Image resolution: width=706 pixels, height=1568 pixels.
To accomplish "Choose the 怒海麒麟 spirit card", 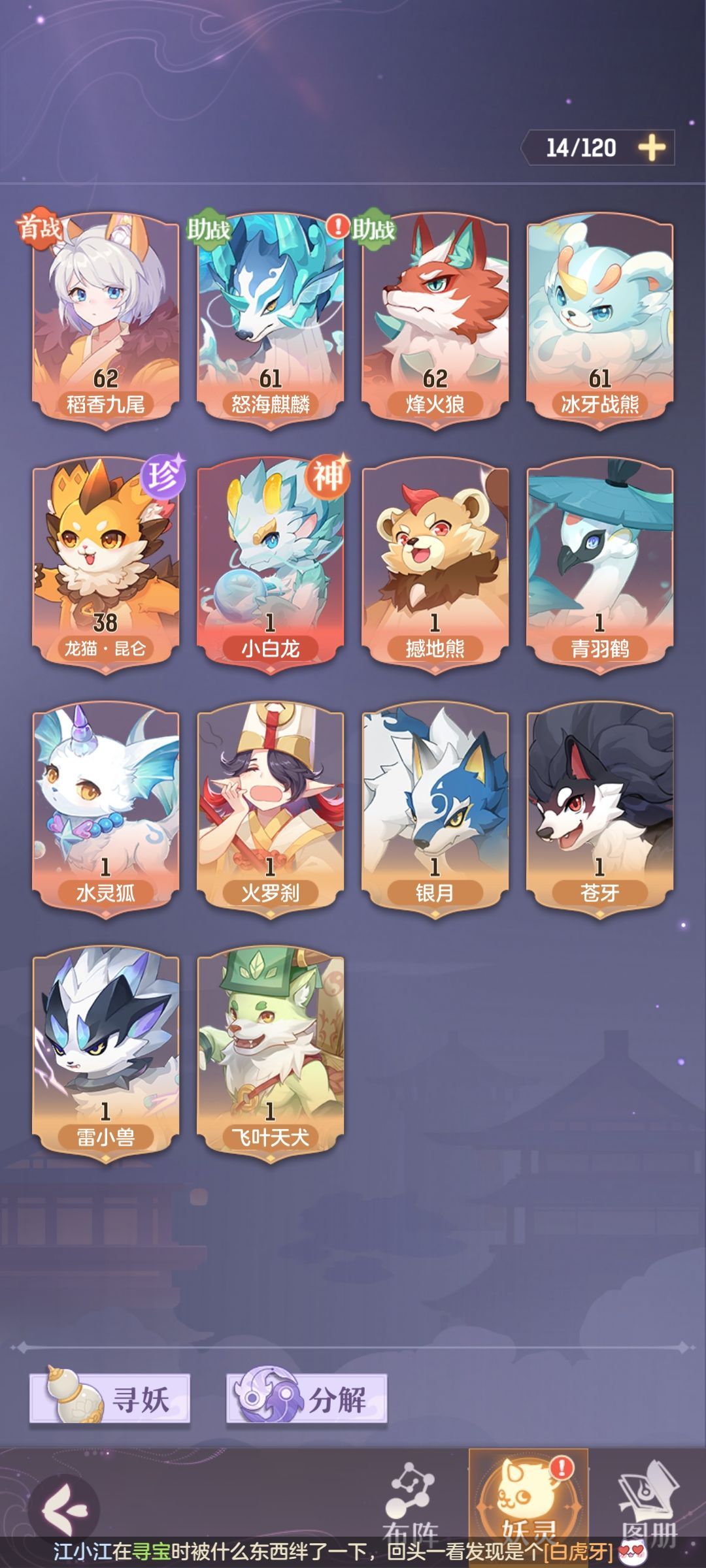I will pyautogui.click(x=271, y=320).
